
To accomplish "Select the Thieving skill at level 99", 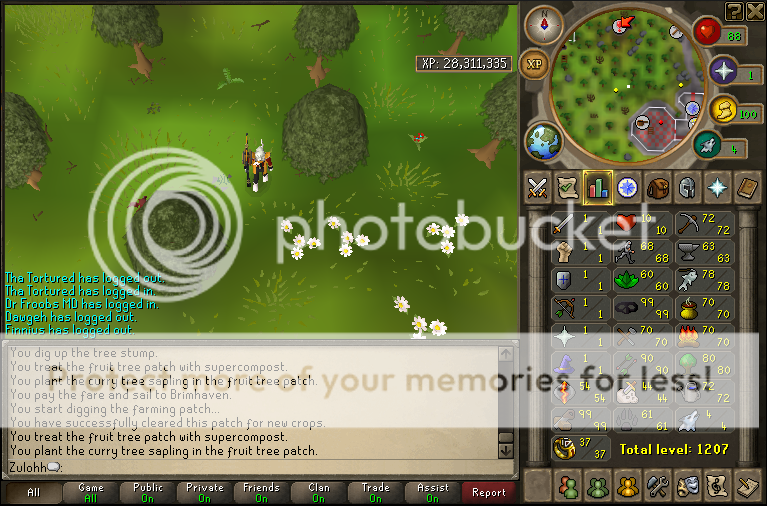I will pyautogui.click(x=641, y=307).
